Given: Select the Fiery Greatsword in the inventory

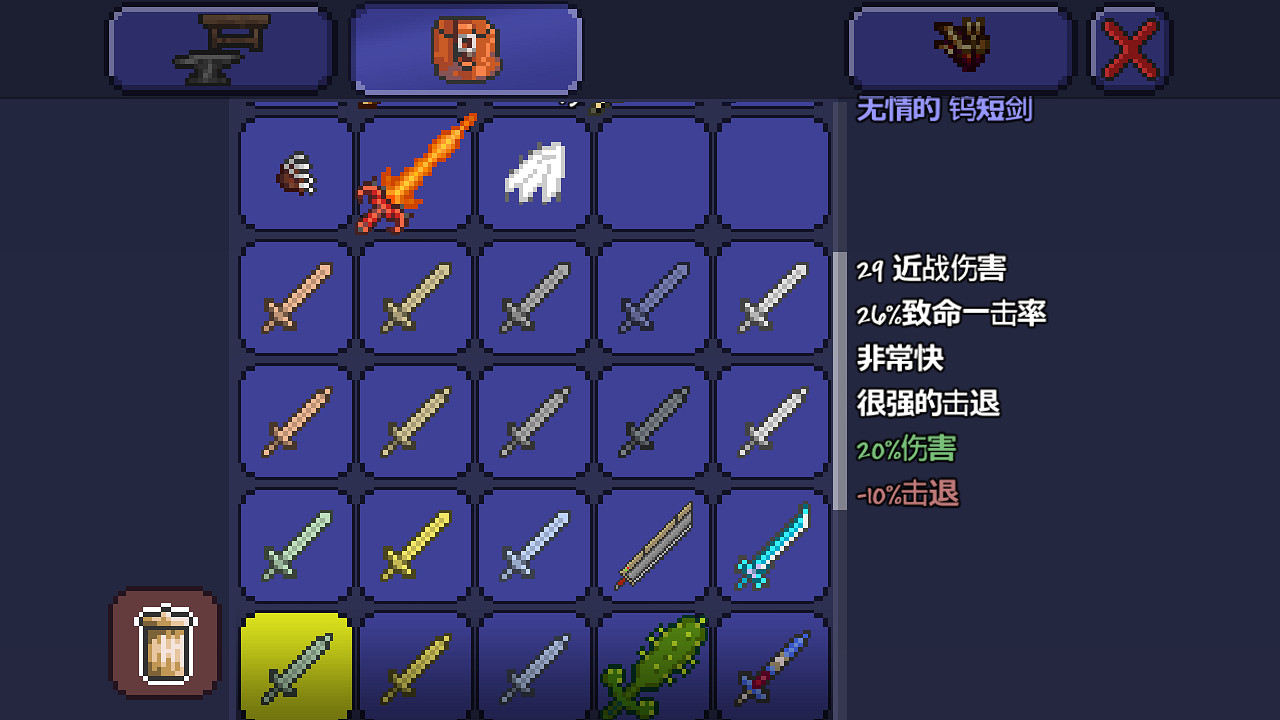Looking at the screenshot, I should [x=414, y=172].
